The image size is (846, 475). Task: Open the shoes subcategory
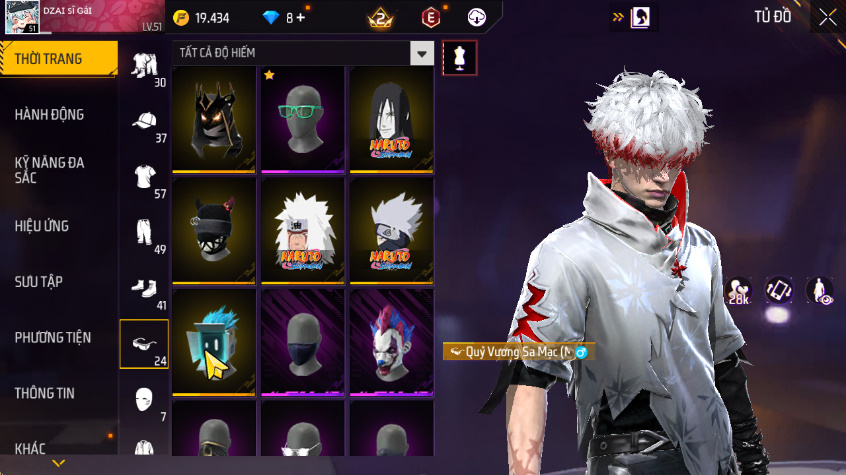coord(145,289)
